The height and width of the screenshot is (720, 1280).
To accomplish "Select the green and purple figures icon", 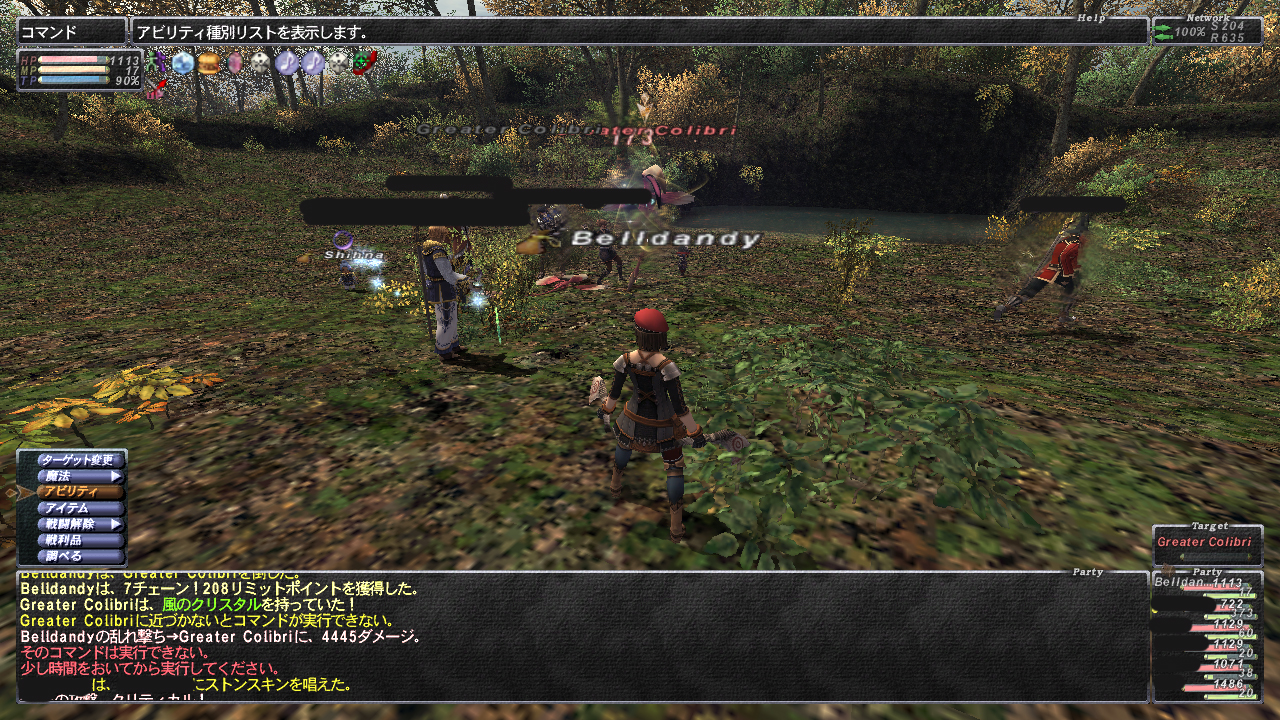I will coord(155,63).
